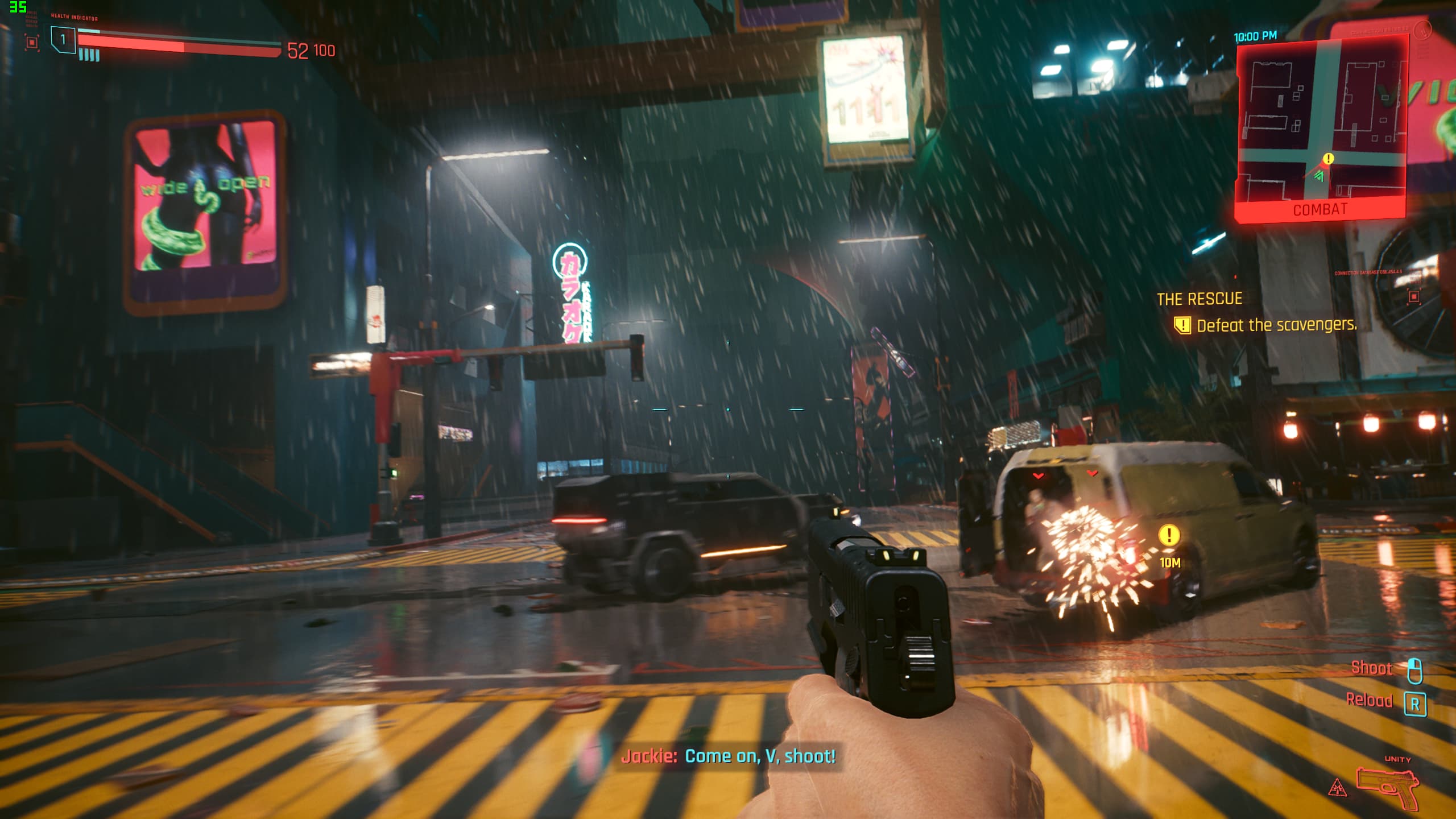Select the Unity pistol weapon icon
1456x819 pixels.
[x=1389, y=786]
